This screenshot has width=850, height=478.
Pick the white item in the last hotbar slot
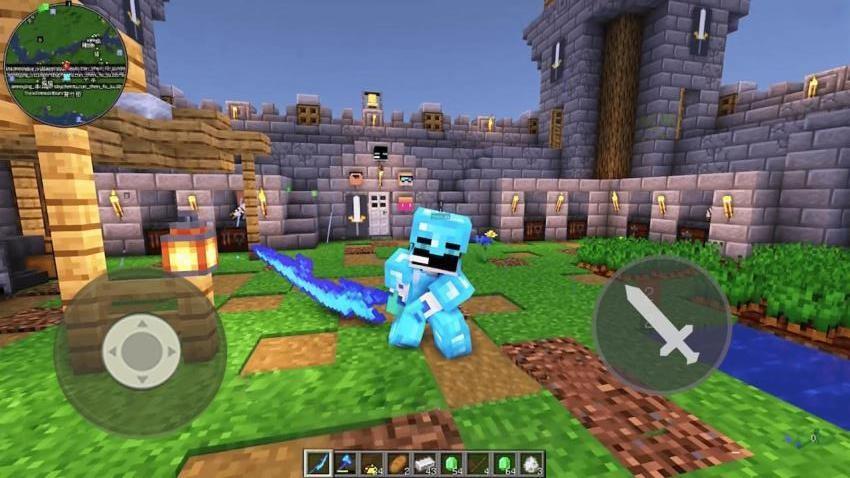coord(530,462)
